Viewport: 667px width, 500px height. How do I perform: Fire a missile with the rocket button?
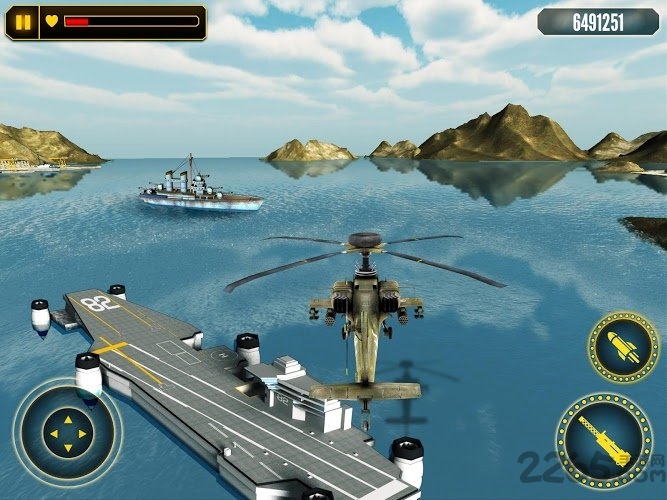[622, 348]
